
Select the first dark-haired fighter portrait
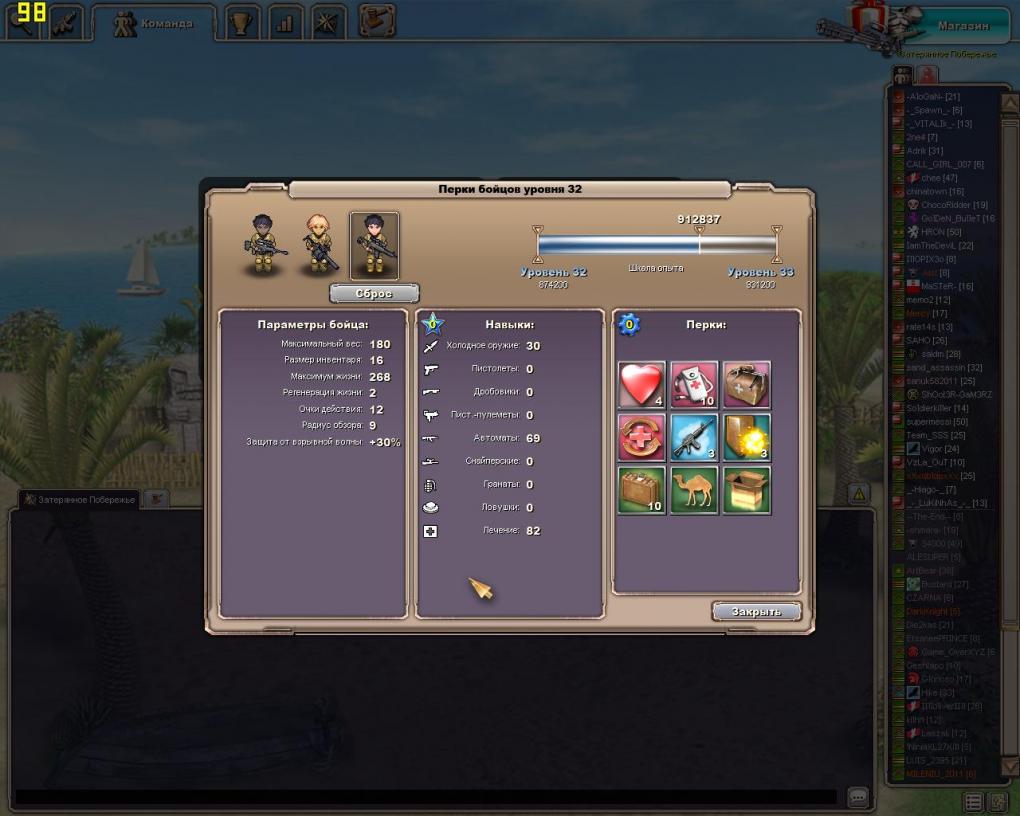coord(265,245)
